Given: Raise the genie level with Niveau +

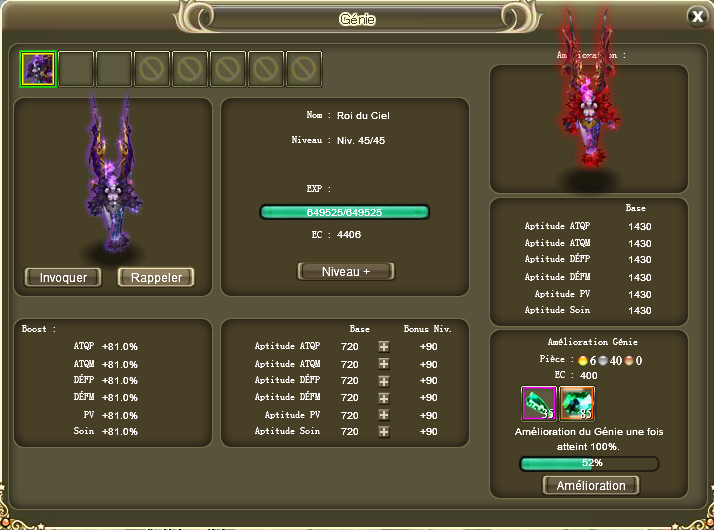Looking at the screenshot, I should point(346,271).
